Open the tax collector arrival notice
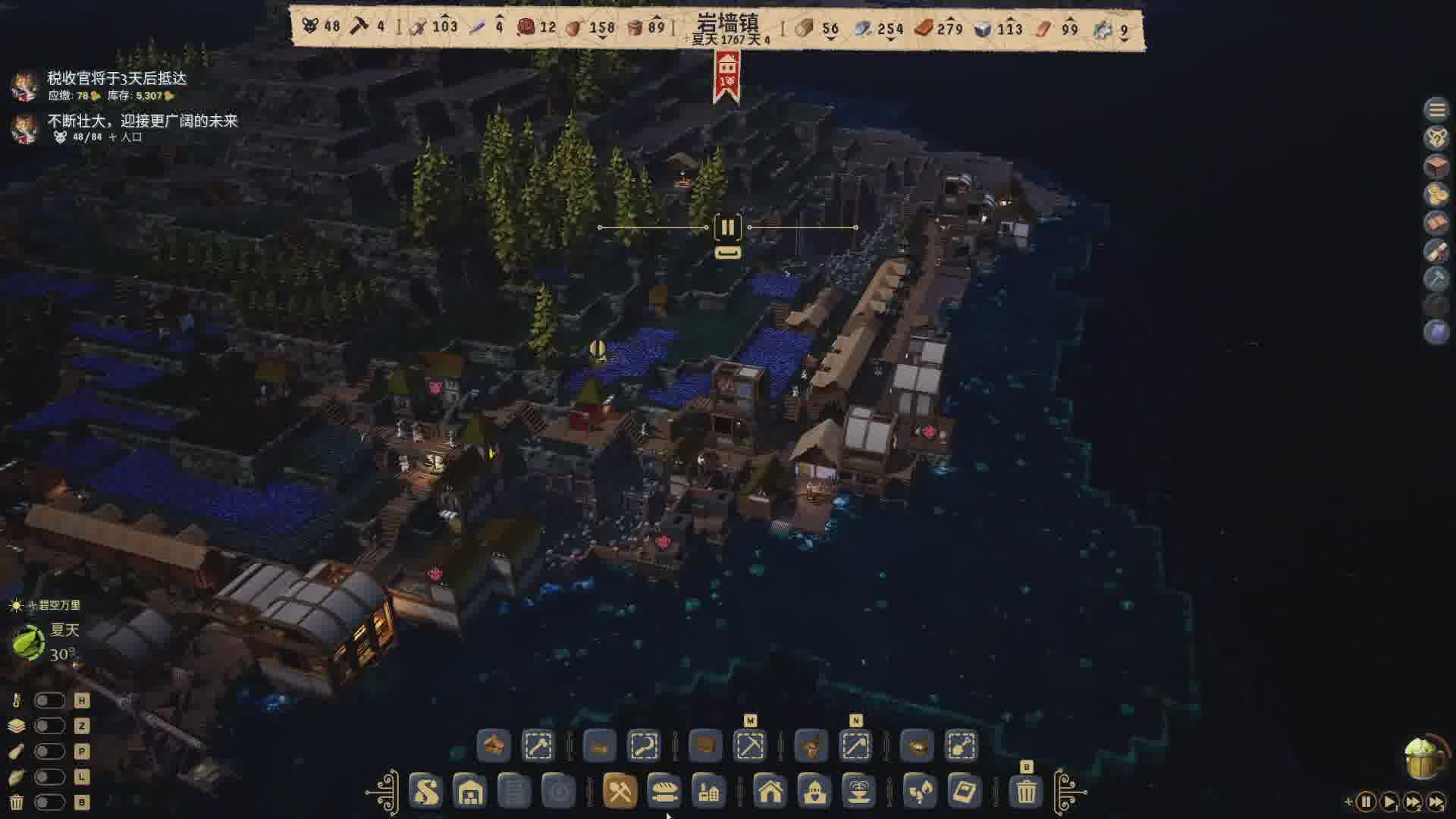Viewport: 1456px width, 819px height. click(x=117, y=79)
